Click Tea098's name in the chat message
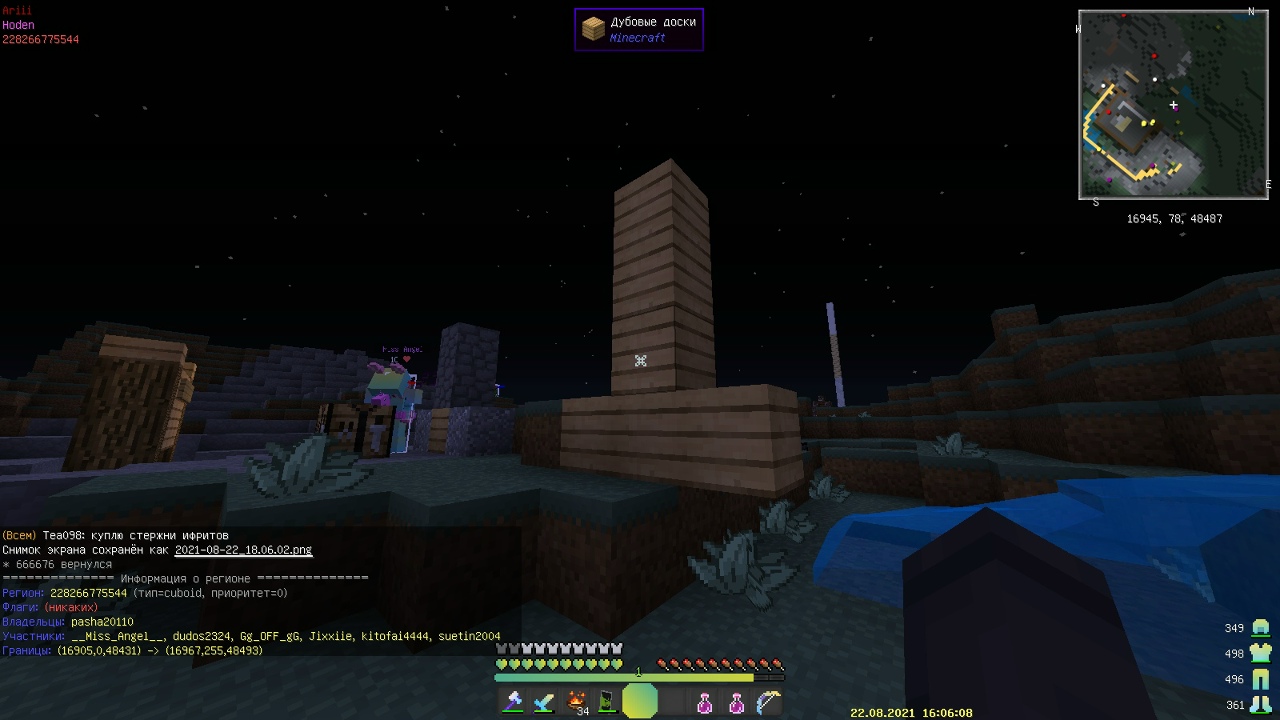 63,536
